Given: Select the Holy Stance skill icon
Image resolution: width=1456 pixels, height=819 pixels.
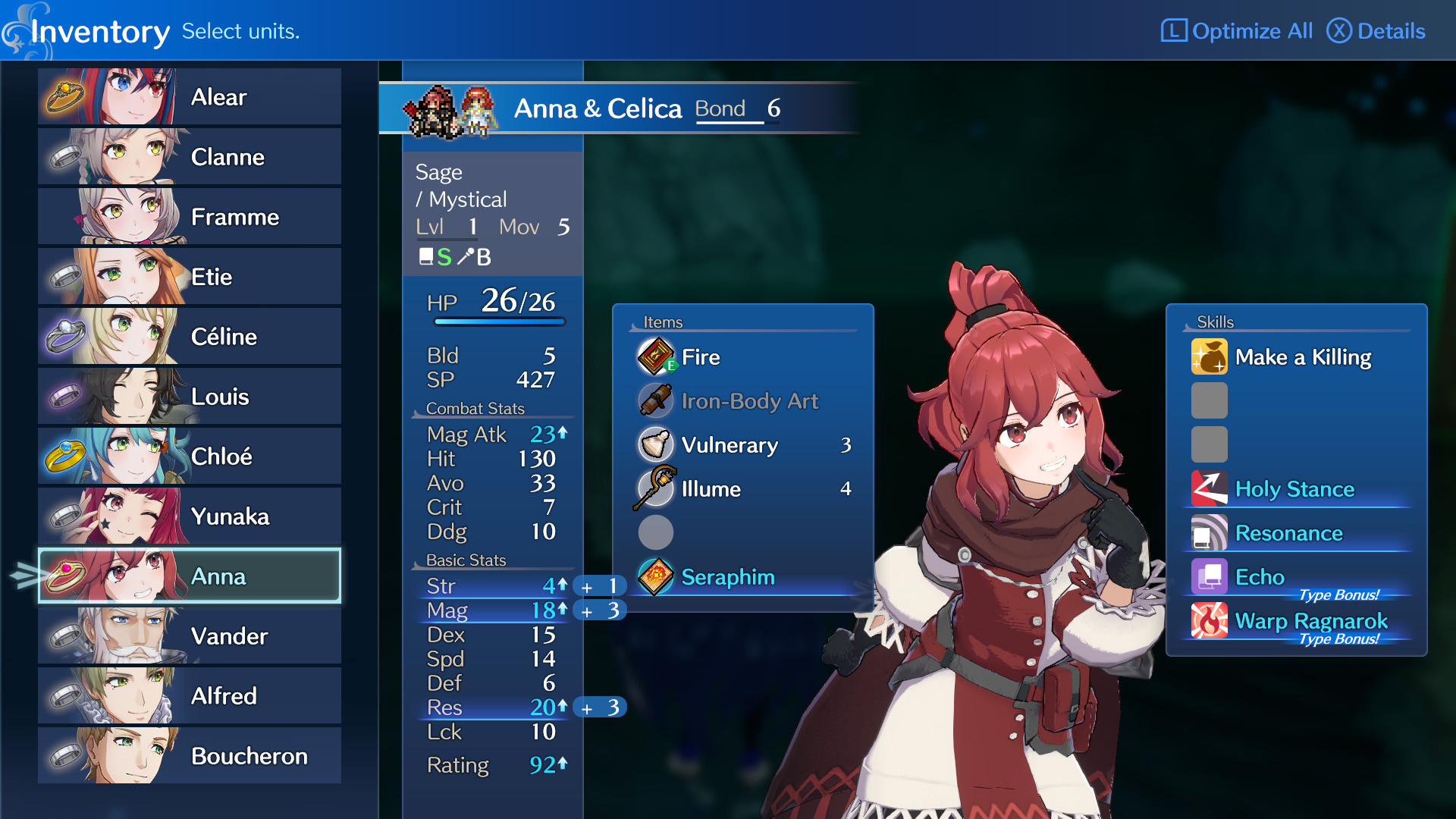Looking at the screenshot, I should click(x=1210, y=489).
